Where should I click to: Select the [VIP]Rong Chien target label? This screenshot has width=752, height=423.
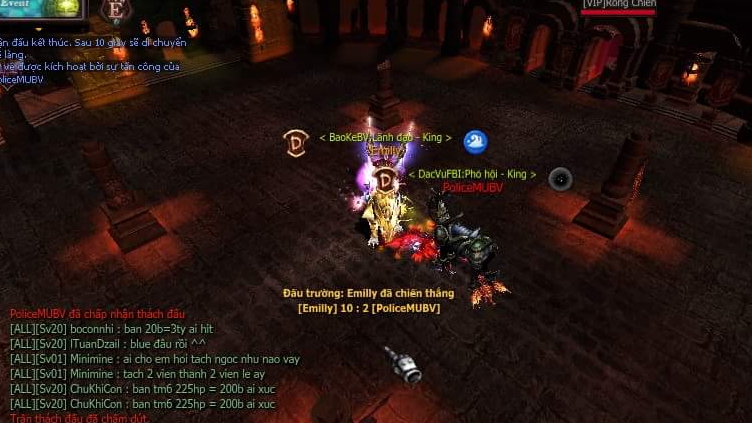click(x=618, y=5)
